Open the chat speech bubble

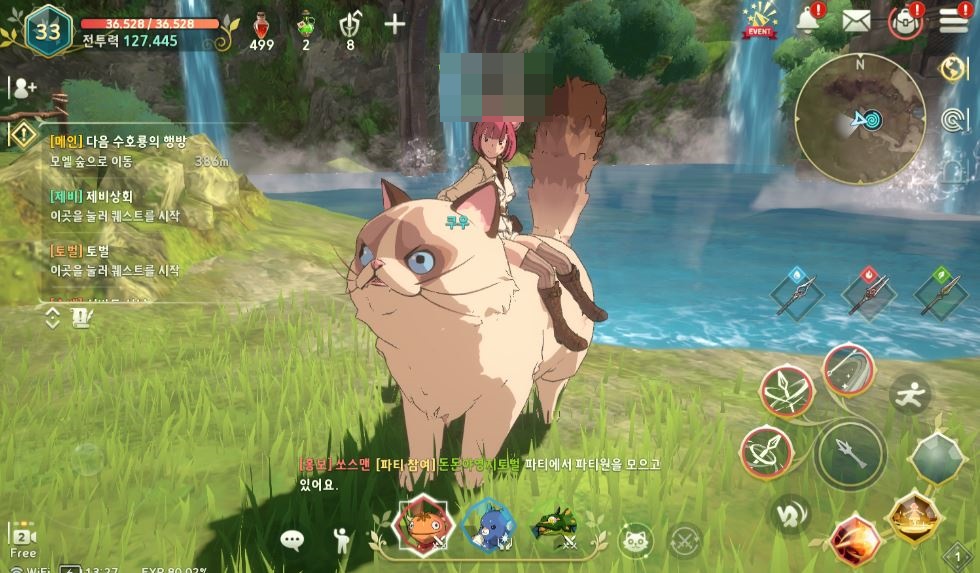292,541
